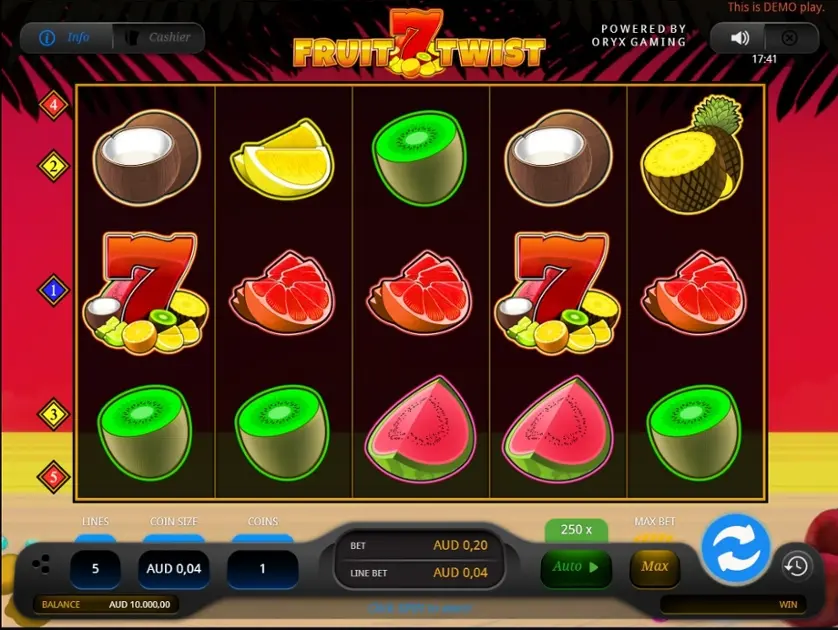Open the Info panel
The width and height of the screenshot is (838, 630).
pos(65,38)
